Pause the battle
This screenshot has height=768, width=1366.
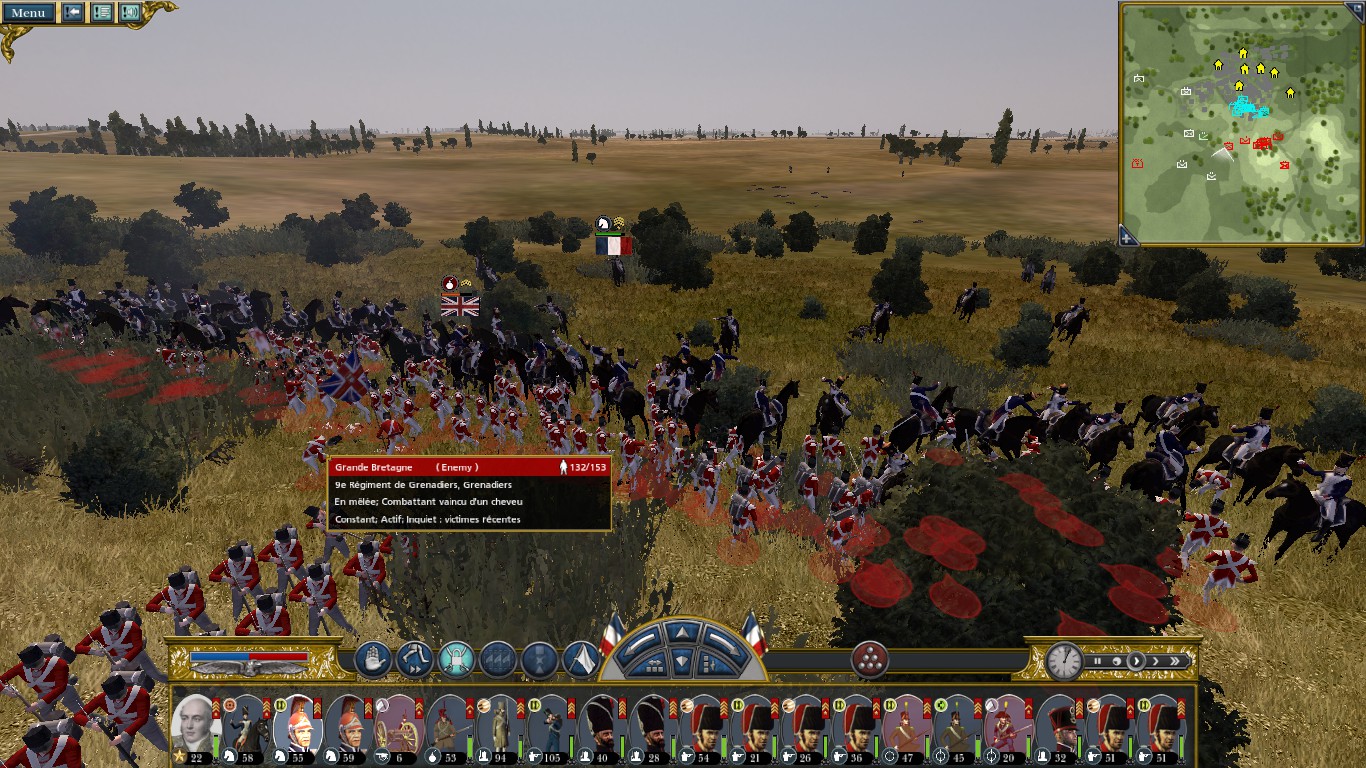click(1097, 661)
